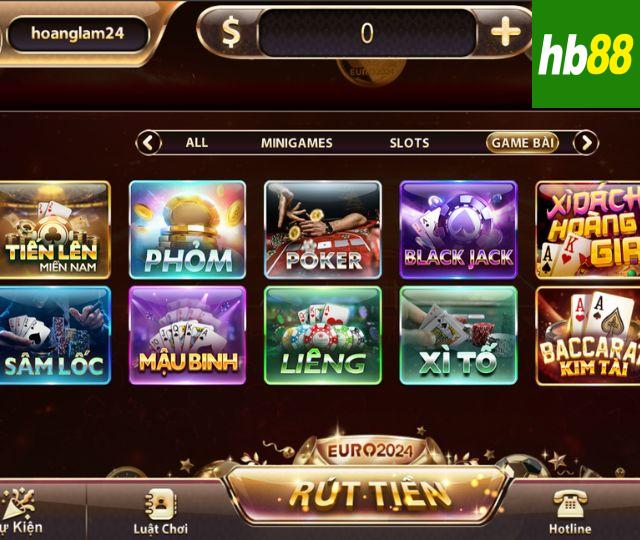Open Xì Dách Hoàng Gia game

588,230
